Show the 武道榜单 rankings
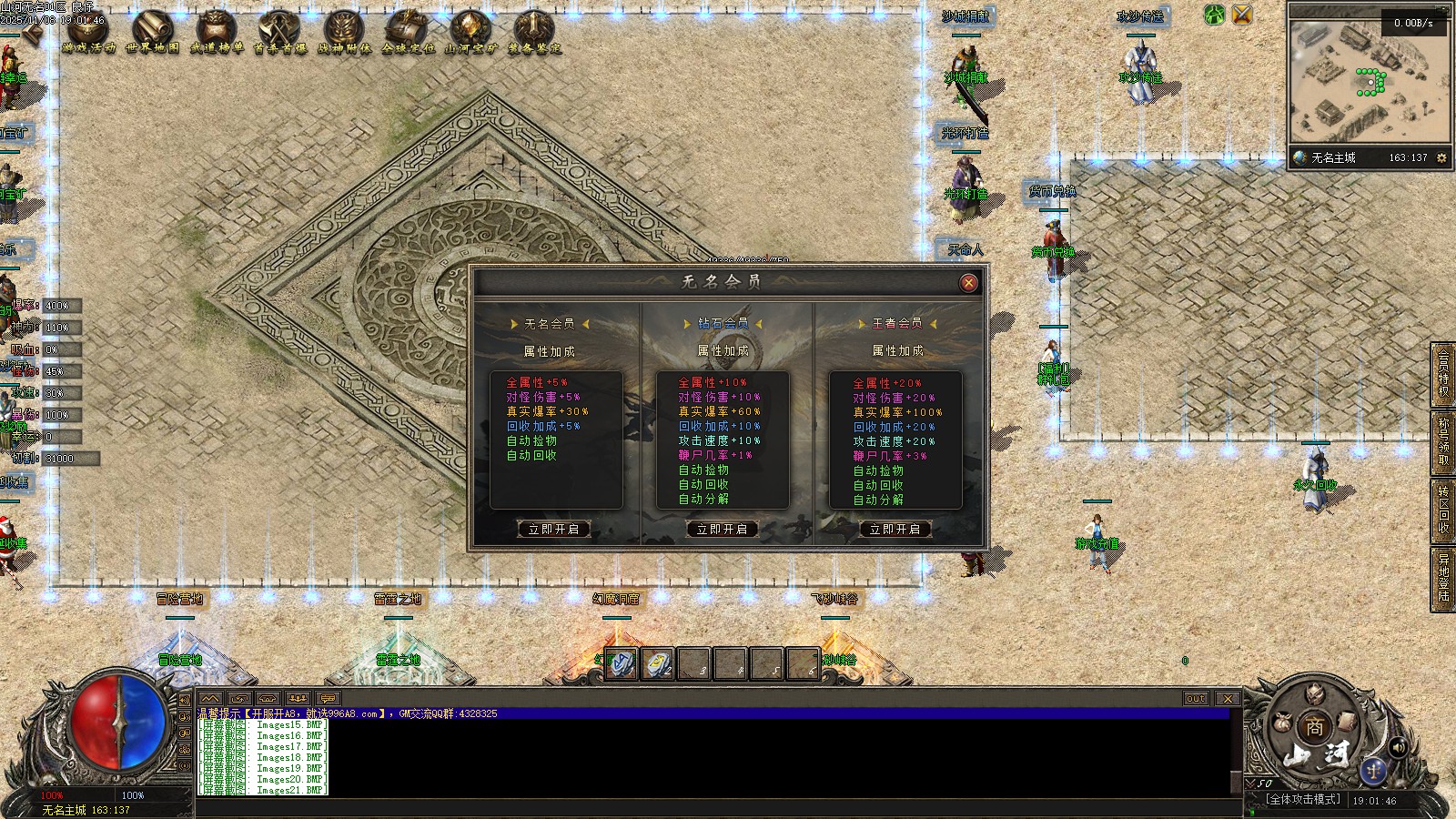The image size is (1456, 819). (217, 32)
